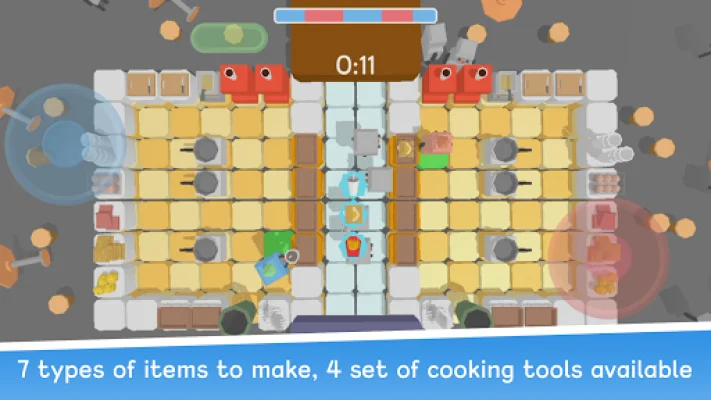The width and height of the screenshot is (711, 400).
Task: Tap the blue virtual joystick
Action: click(63, 143)
